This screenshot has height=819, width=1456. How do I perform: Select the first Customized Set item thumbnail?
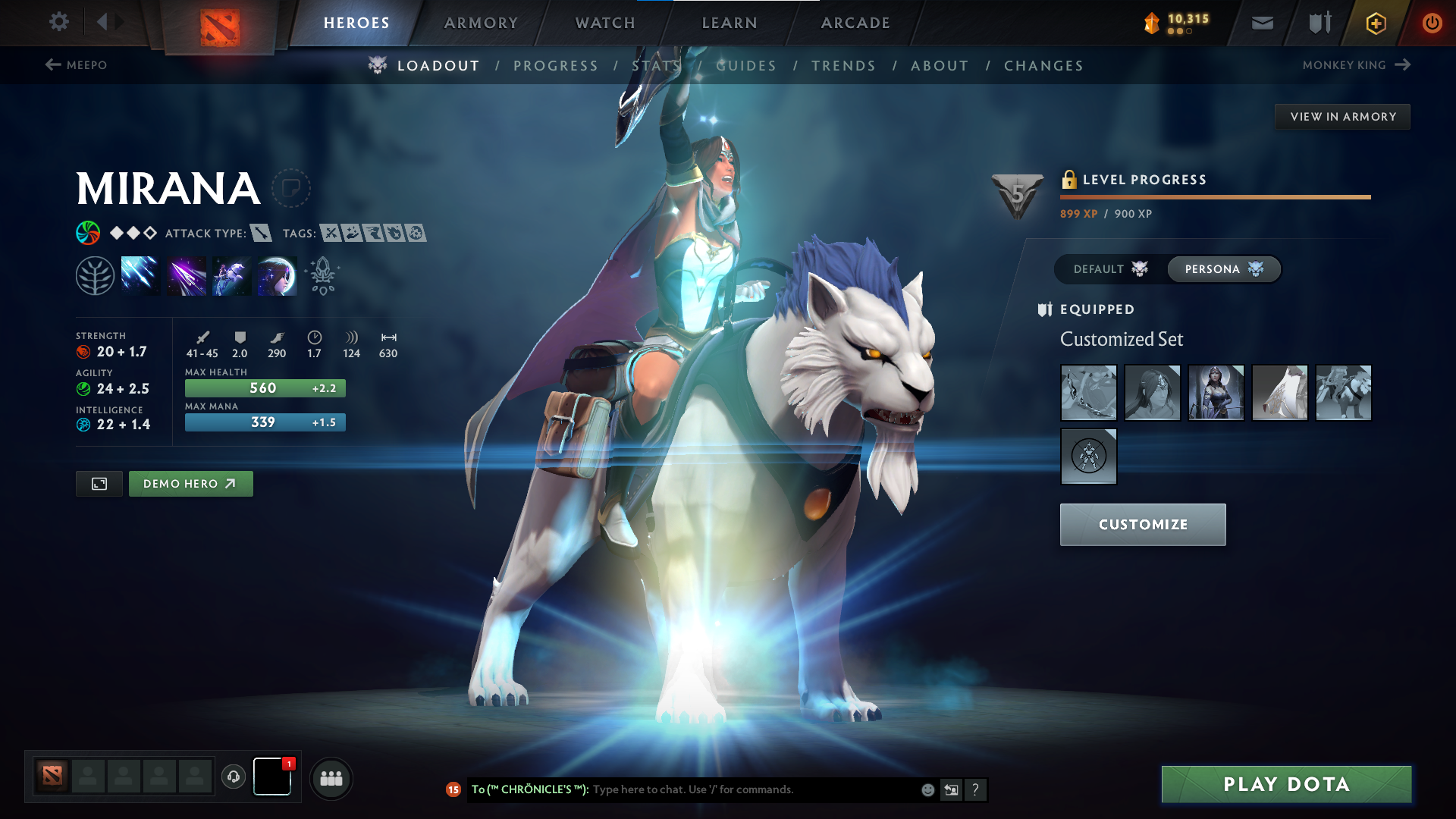(x=1088, y=392)
